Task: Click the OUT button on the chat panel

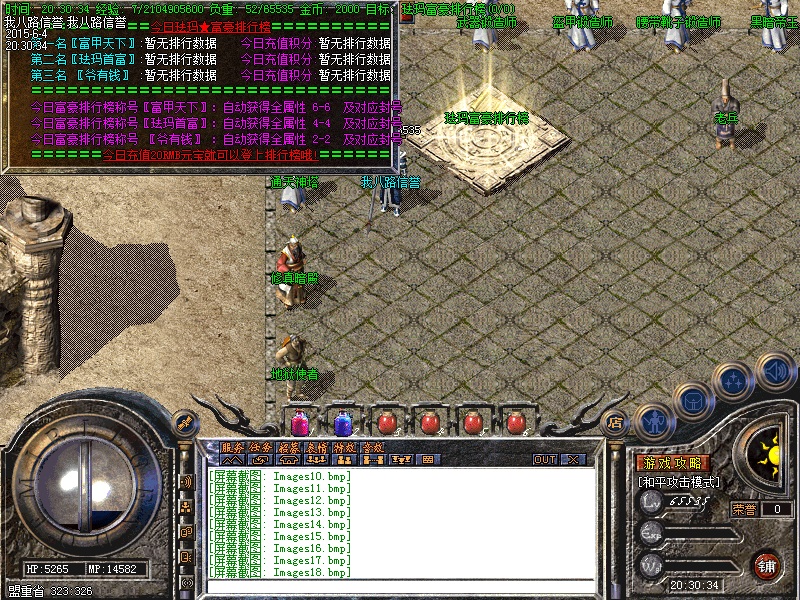Action: pyautogui.click(x=544, y=460)
